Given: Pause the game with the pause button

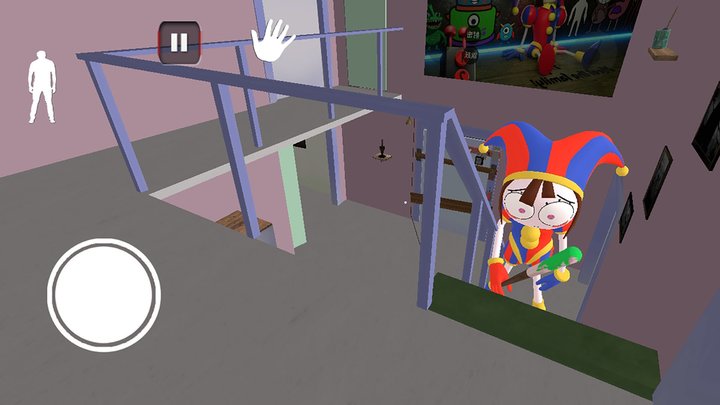Looking at the screenshot, I should [179, 43].
